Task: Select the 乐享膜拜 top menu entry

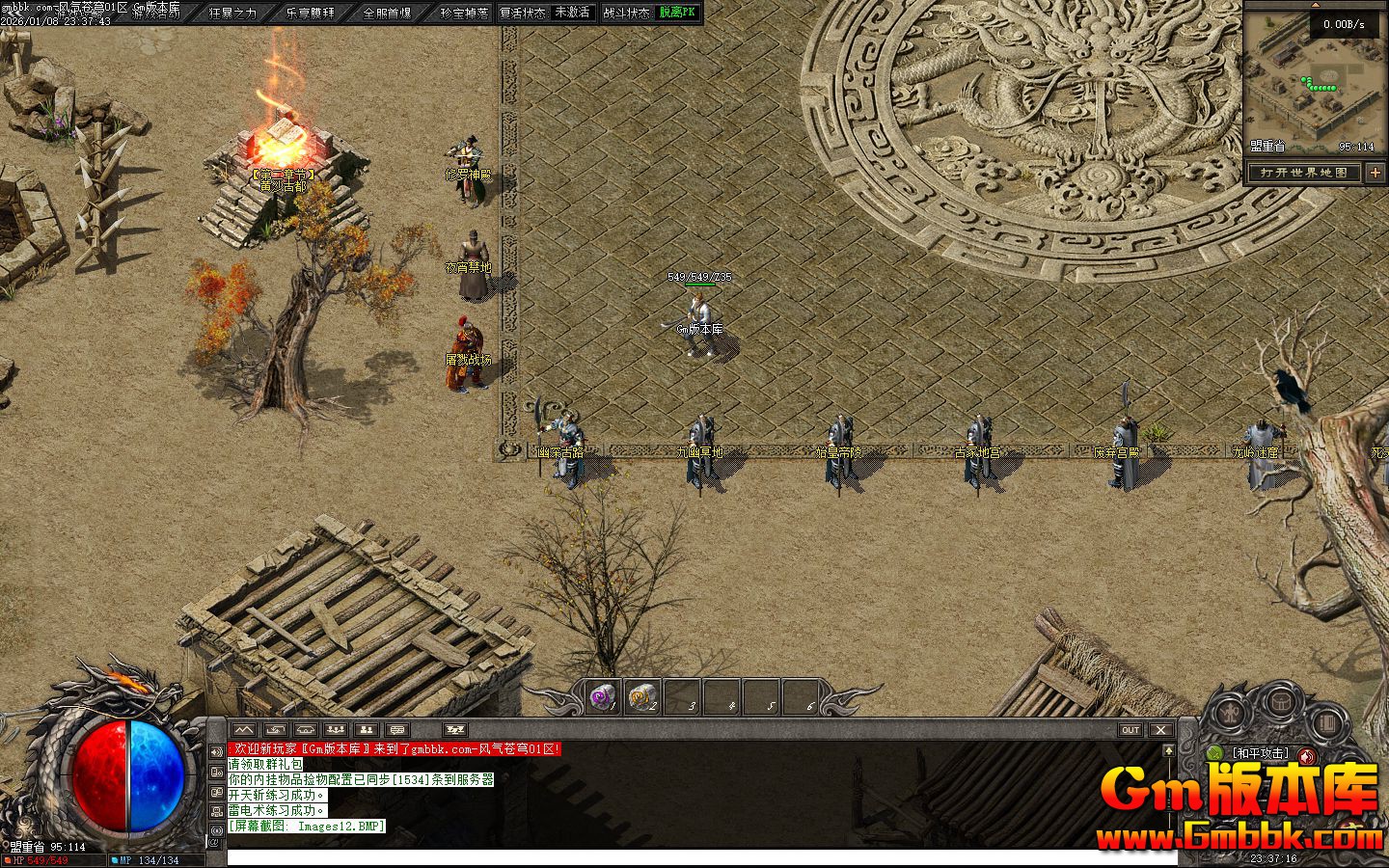Action: tap(311, 14)
